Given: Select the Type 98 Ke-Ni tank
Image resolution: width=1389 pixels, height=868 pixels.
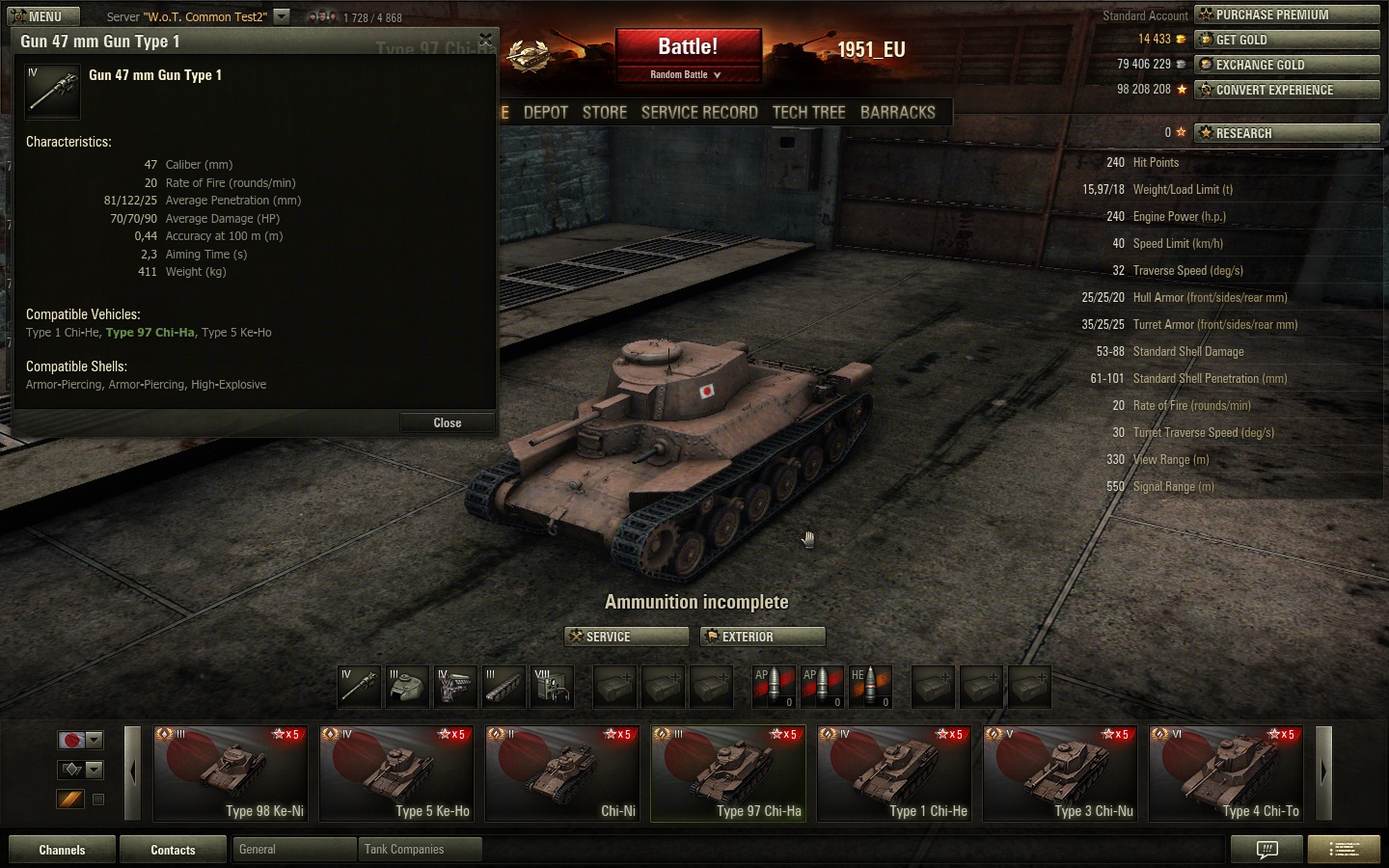Looking at the screenshot, I should [231, 773].
